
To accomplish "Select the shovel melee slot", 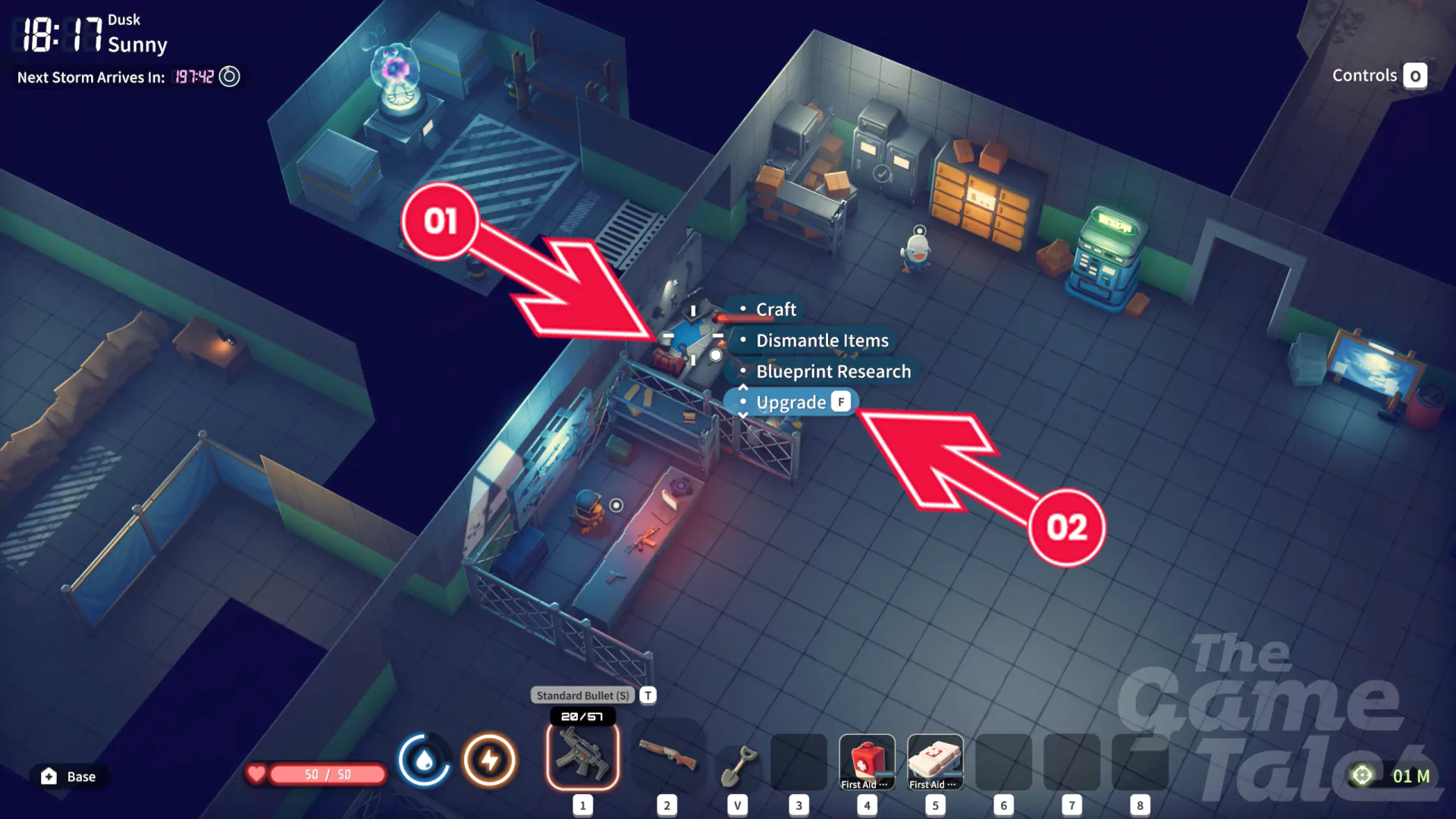I will tap(738, 764).
